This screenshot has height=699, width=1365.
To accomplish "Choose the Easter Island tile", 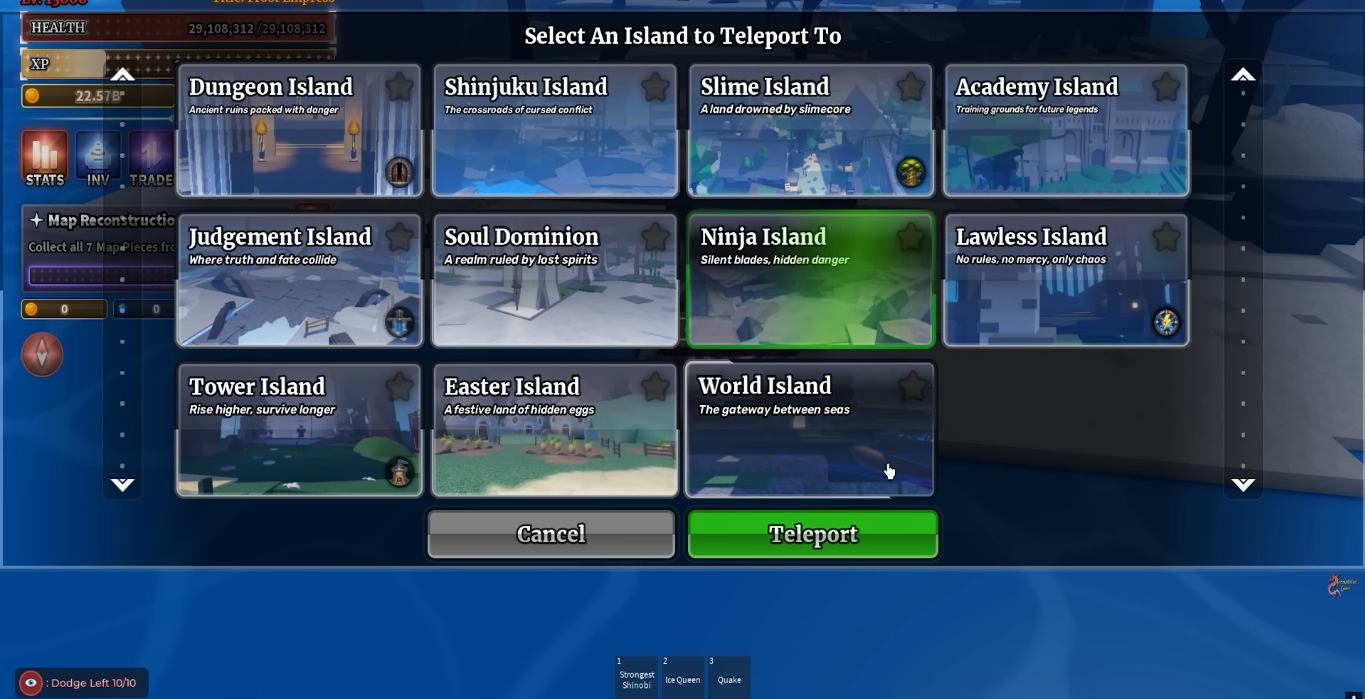I will [x=554, y=440].
